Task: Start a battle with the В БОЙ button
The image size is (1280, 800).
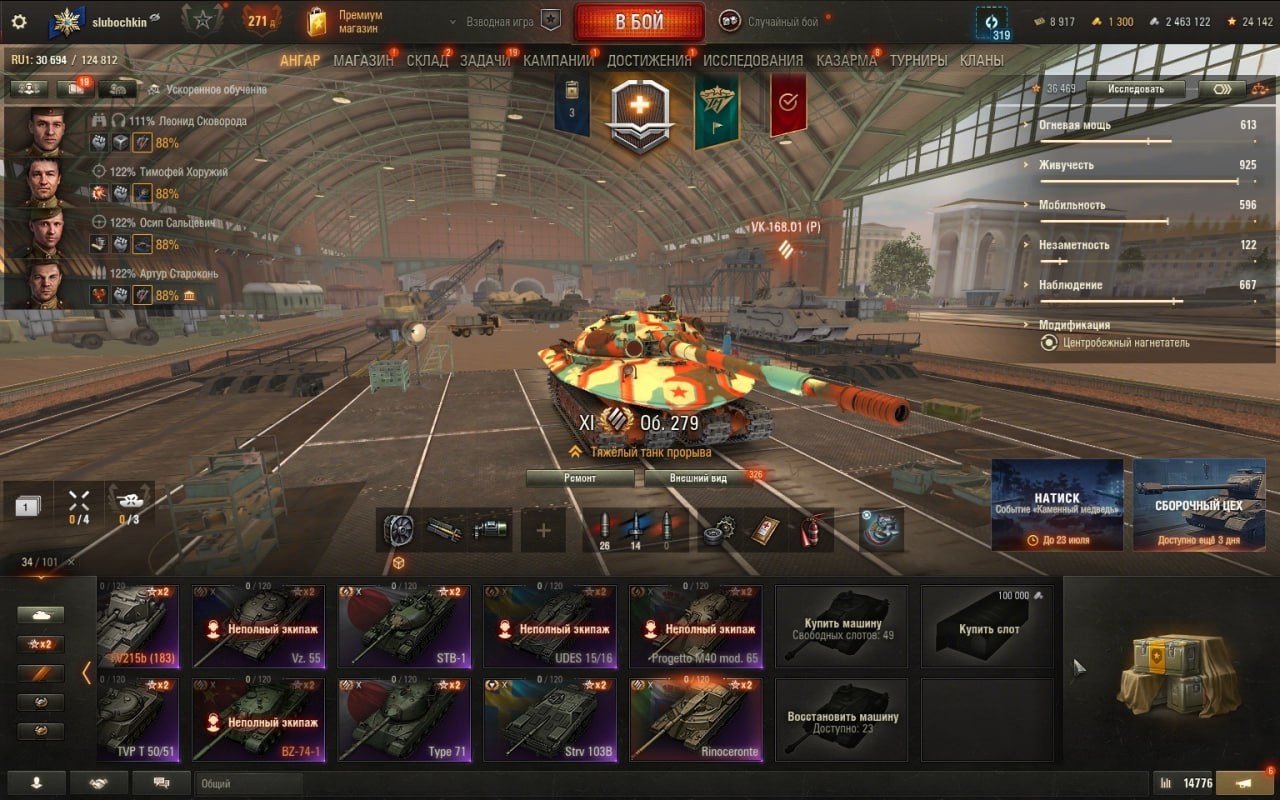Action: coord(638,22)
